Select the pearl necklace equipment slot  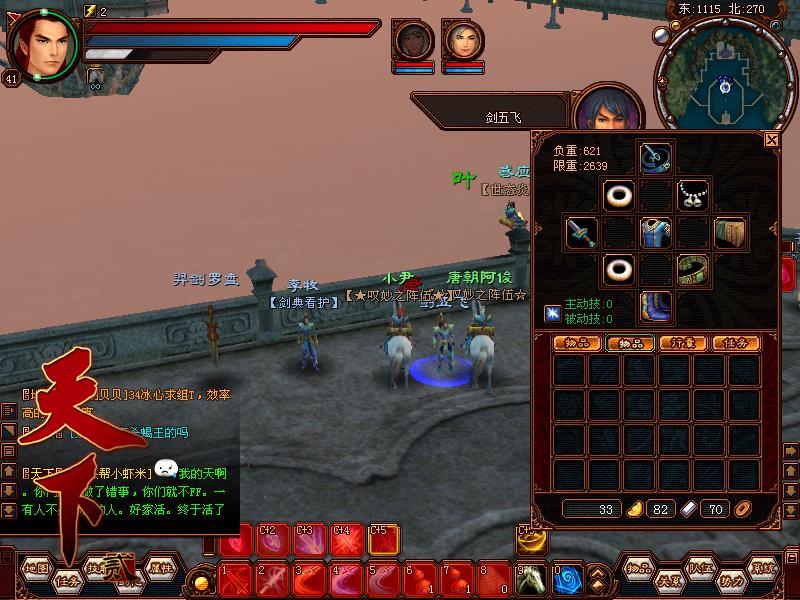pos(692,195)
